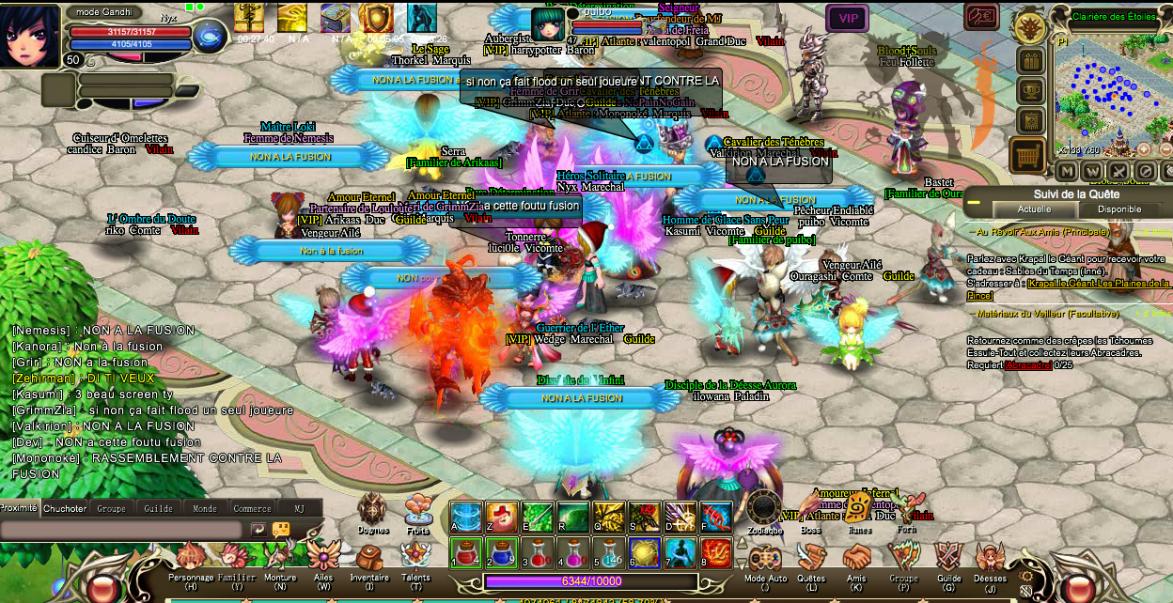The image size is (1173, 603).
Task: Open the trophy icon menu
Action: (1030, 91)
